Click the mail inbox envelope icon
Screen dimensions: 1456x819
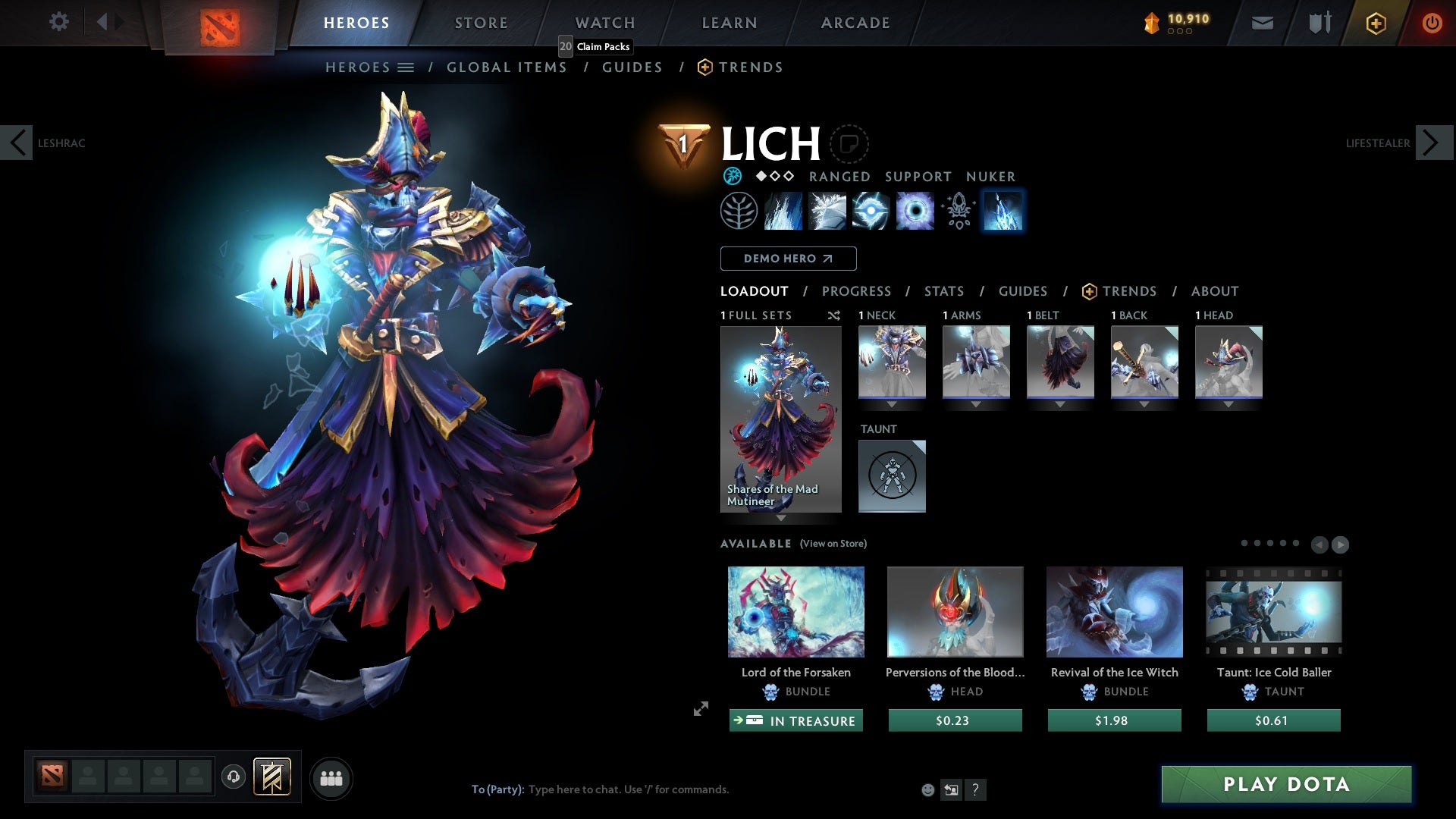tap(1262, 23)
